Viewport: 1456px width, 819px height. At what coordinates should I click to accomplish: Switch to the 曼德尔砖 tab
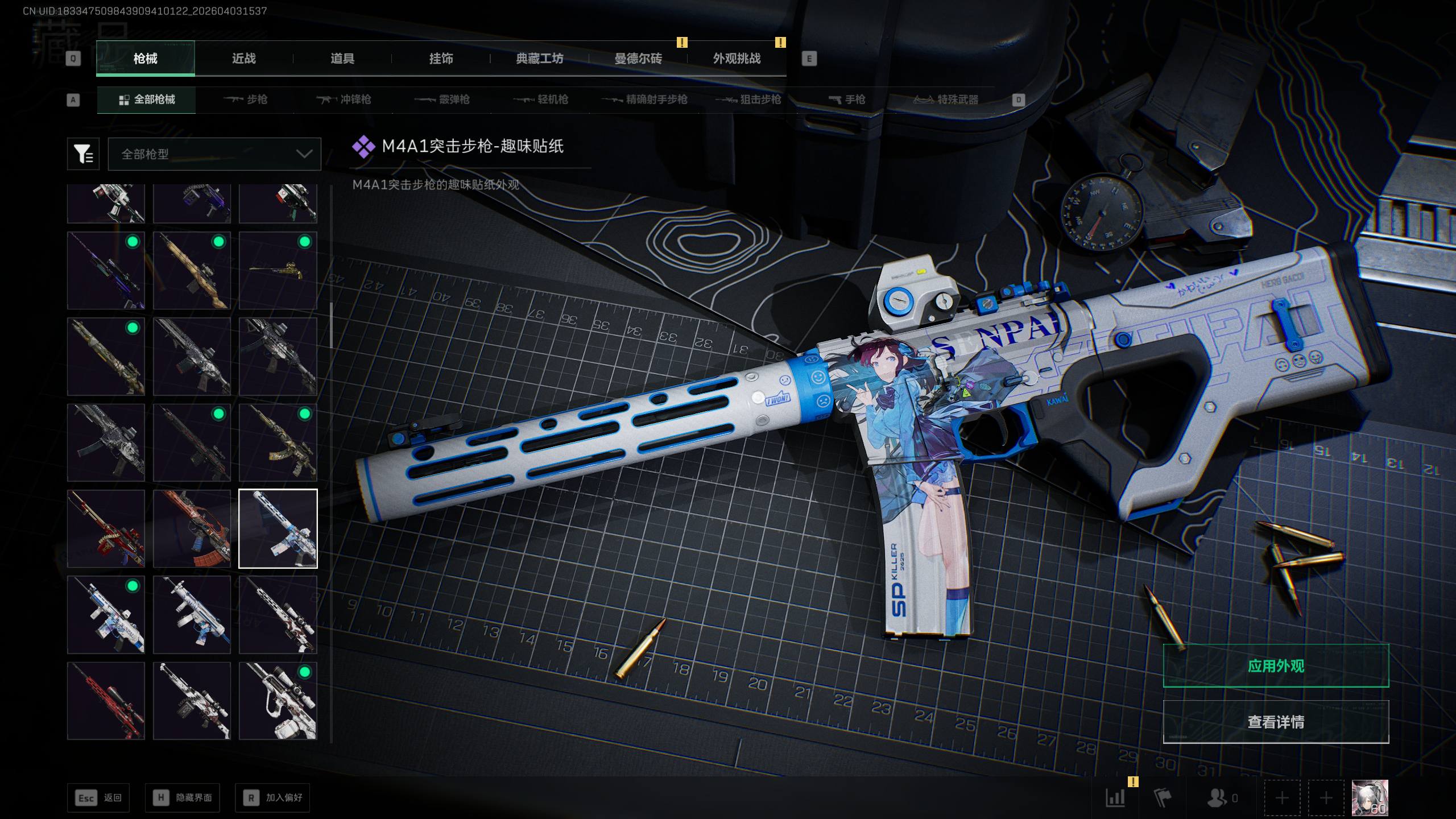point(638,59)
